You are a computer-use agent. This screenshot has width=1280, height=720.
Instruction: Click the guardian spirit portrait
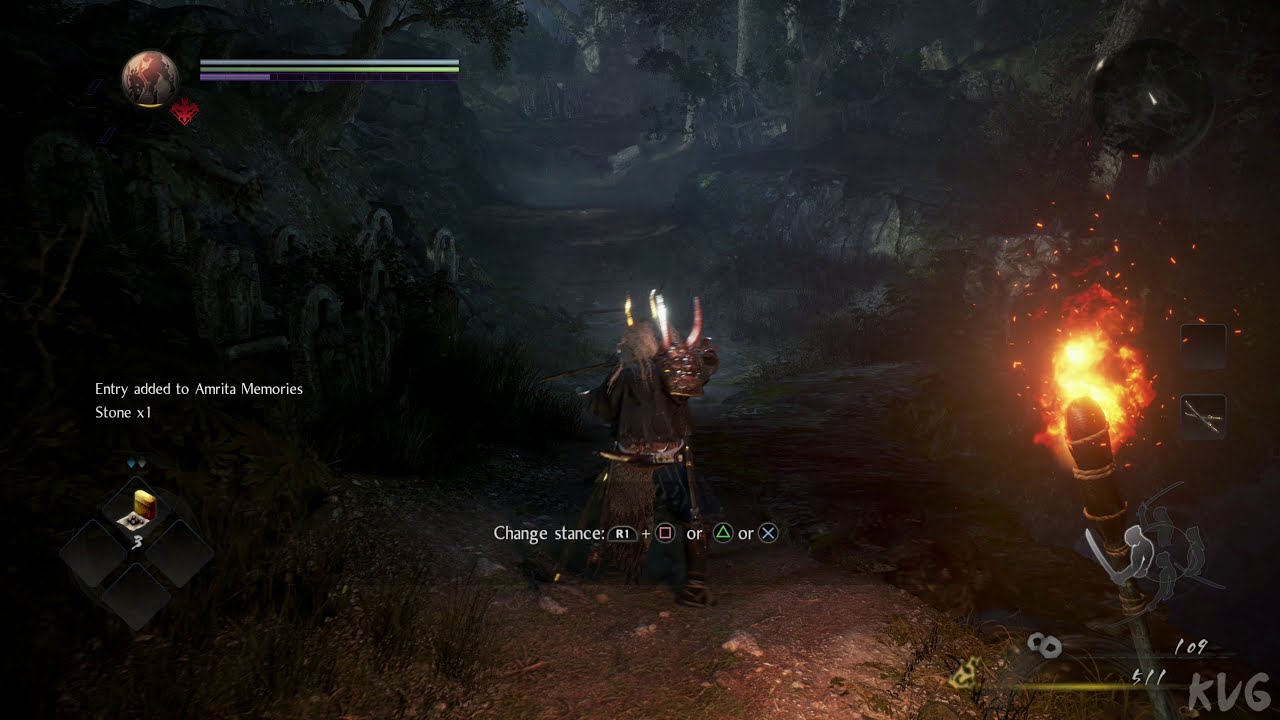[150, 78]
